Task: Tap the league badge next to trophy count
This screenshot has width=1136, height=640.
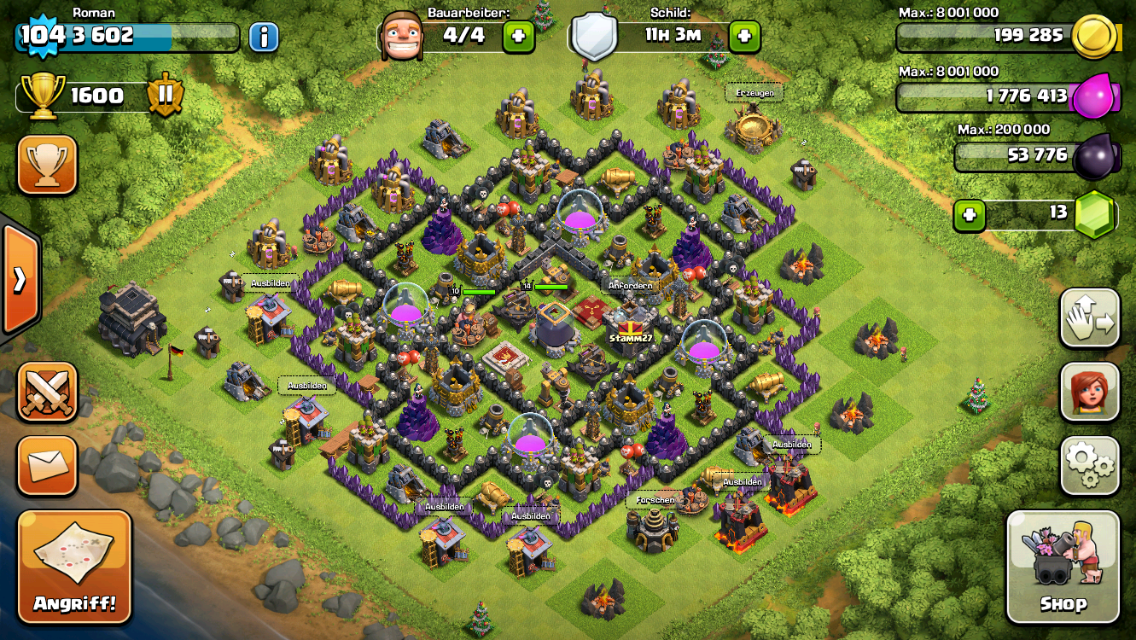Action: tap(165, 96)
